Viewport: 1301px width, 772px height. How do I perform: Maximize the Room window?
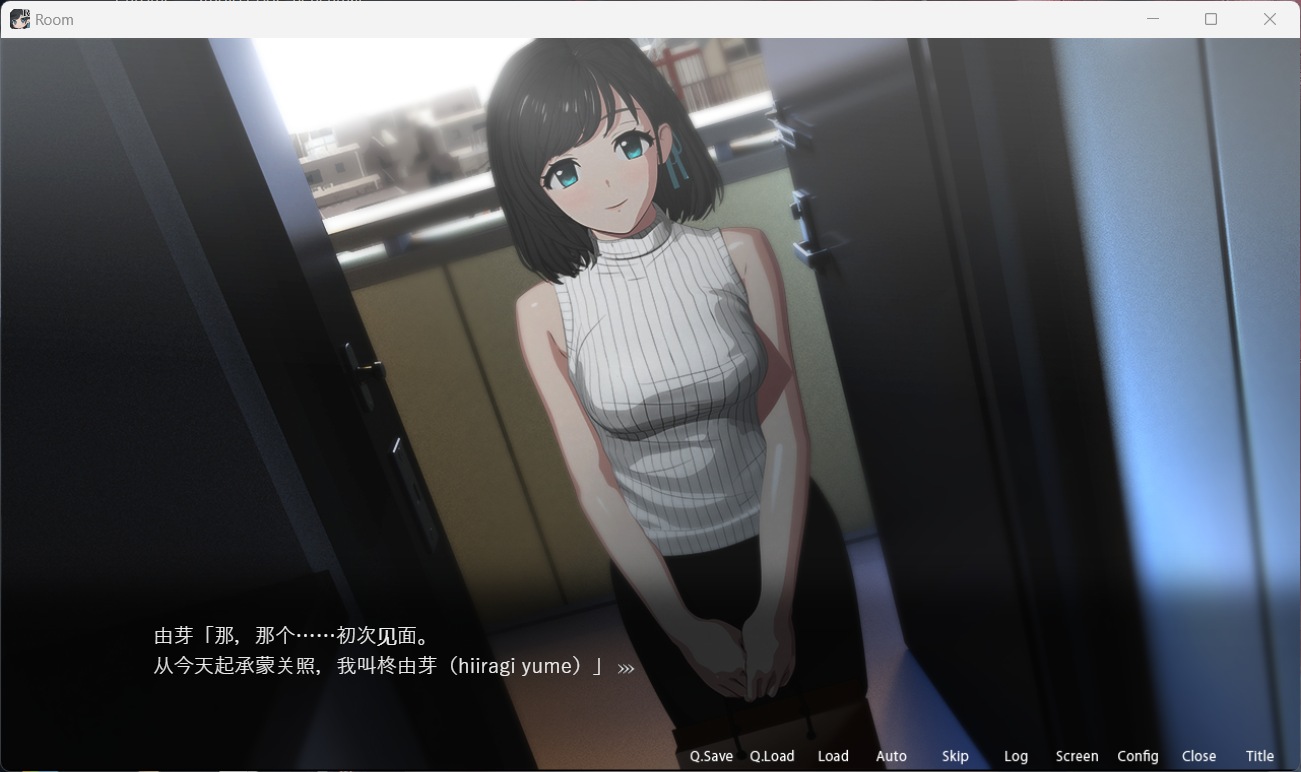[1210, 19]
